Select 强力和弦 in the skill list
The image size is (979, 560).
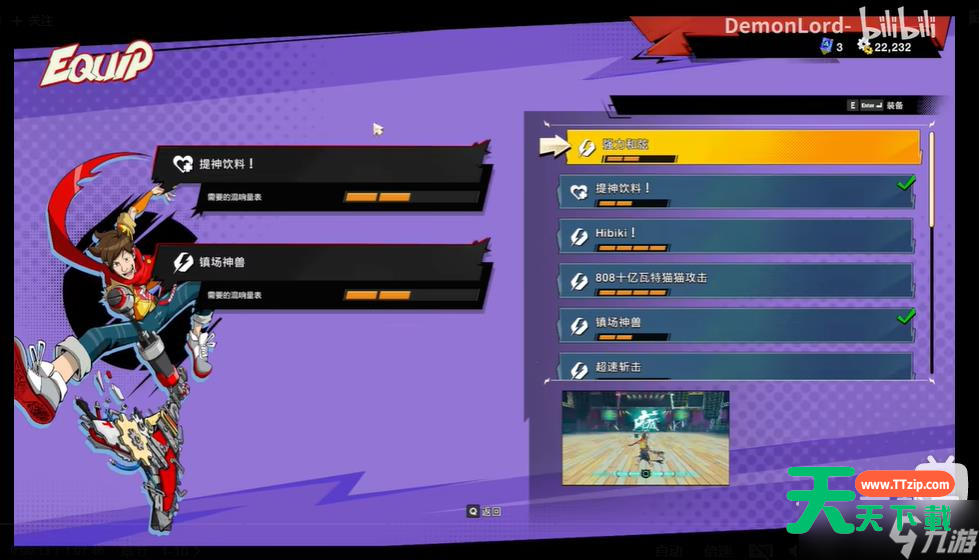pyautogui.click(x=742, y=146)
